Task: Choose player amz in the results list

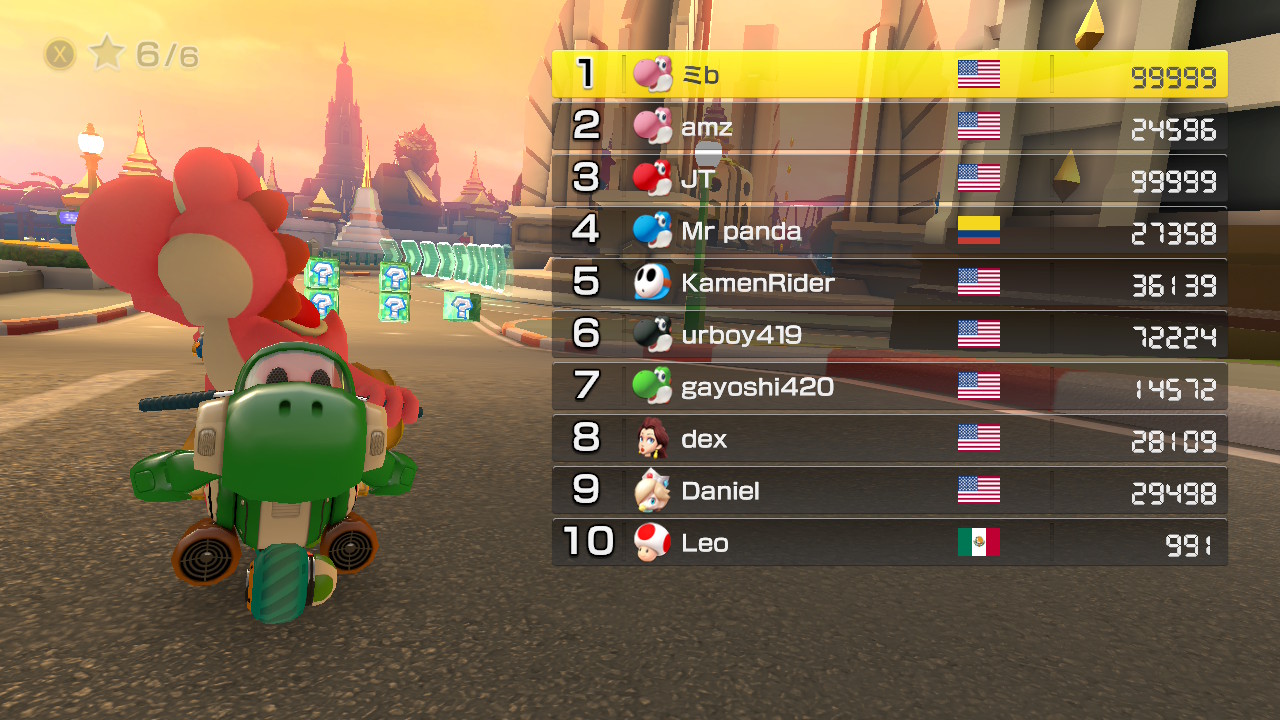Action: tap(890, 127)
